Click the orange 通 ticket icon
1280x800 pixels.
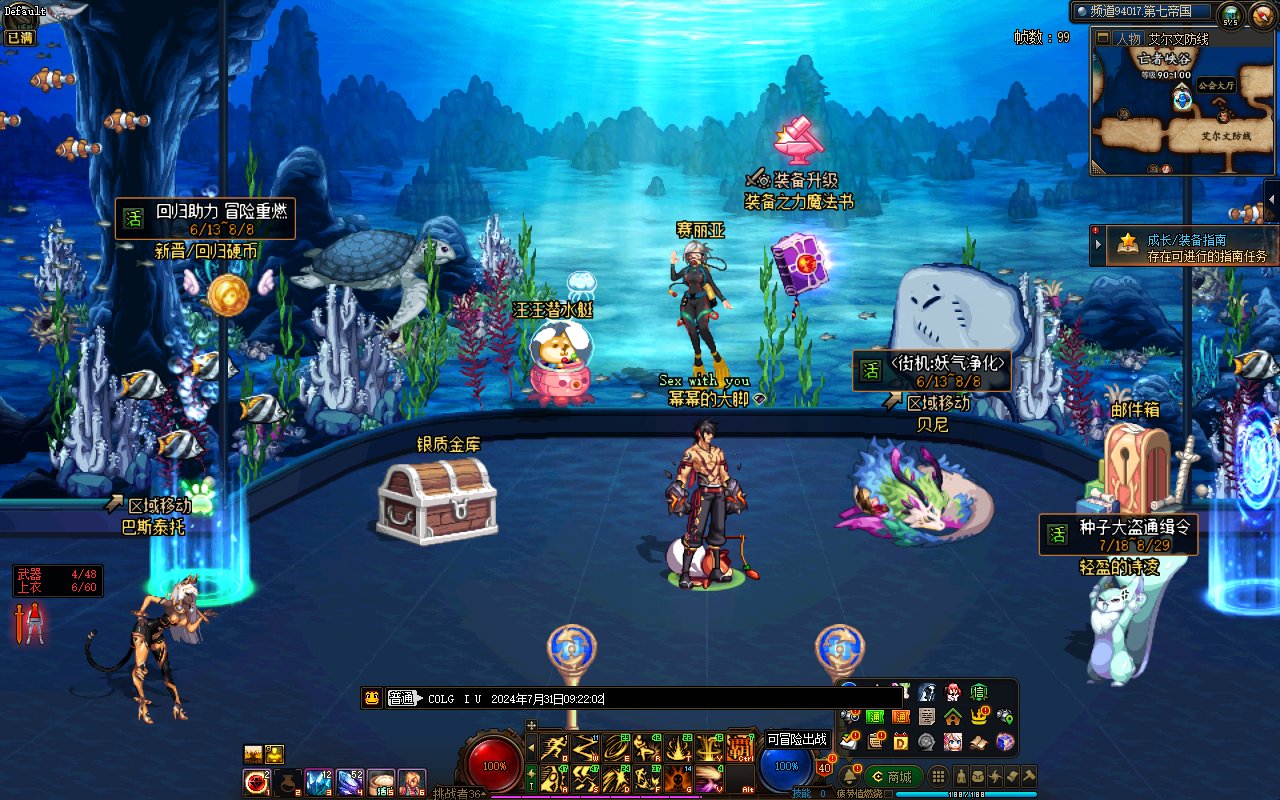click(901, 716)
